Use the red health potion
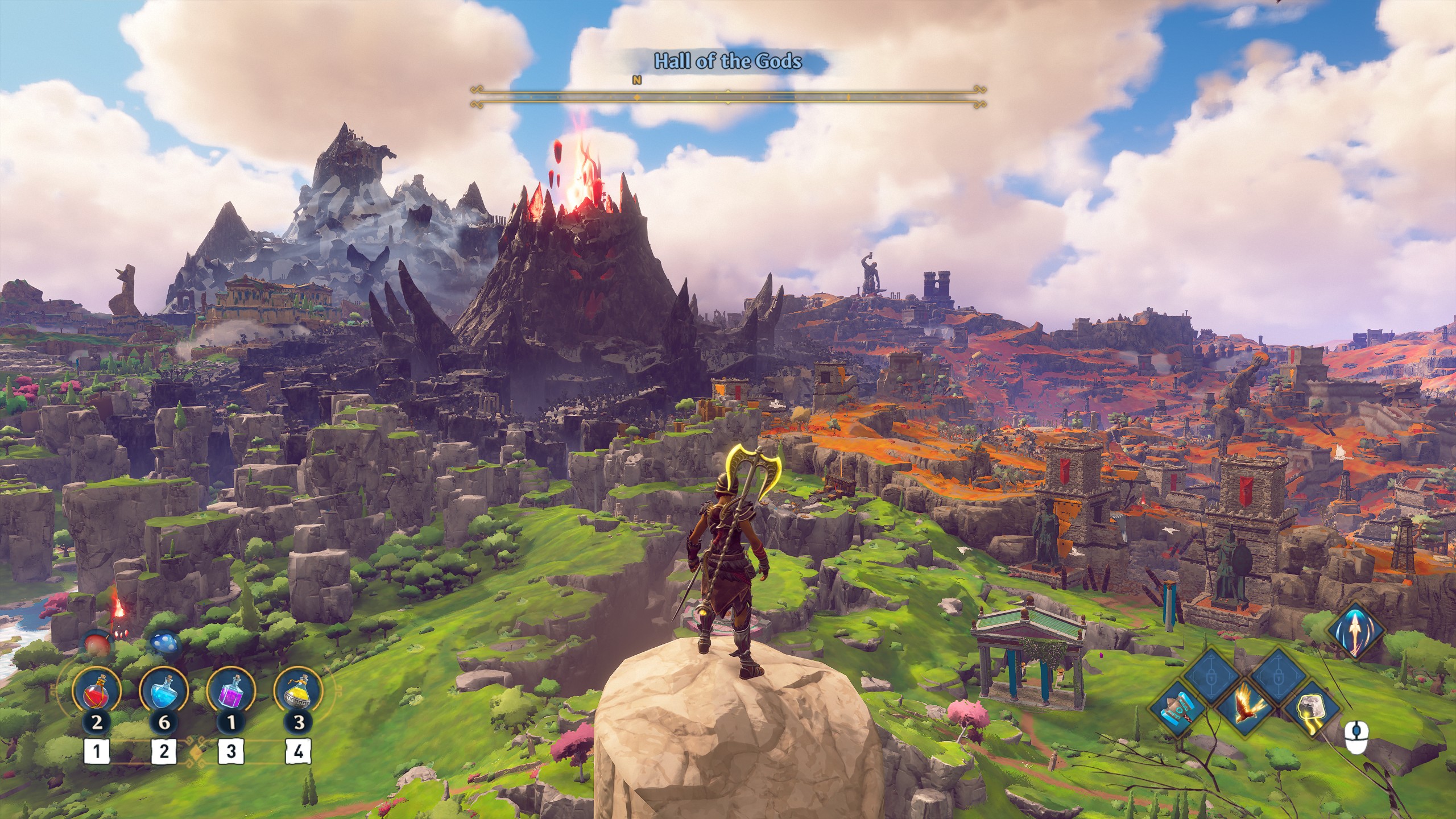The image size is (1456, 819). pos(96,692)
